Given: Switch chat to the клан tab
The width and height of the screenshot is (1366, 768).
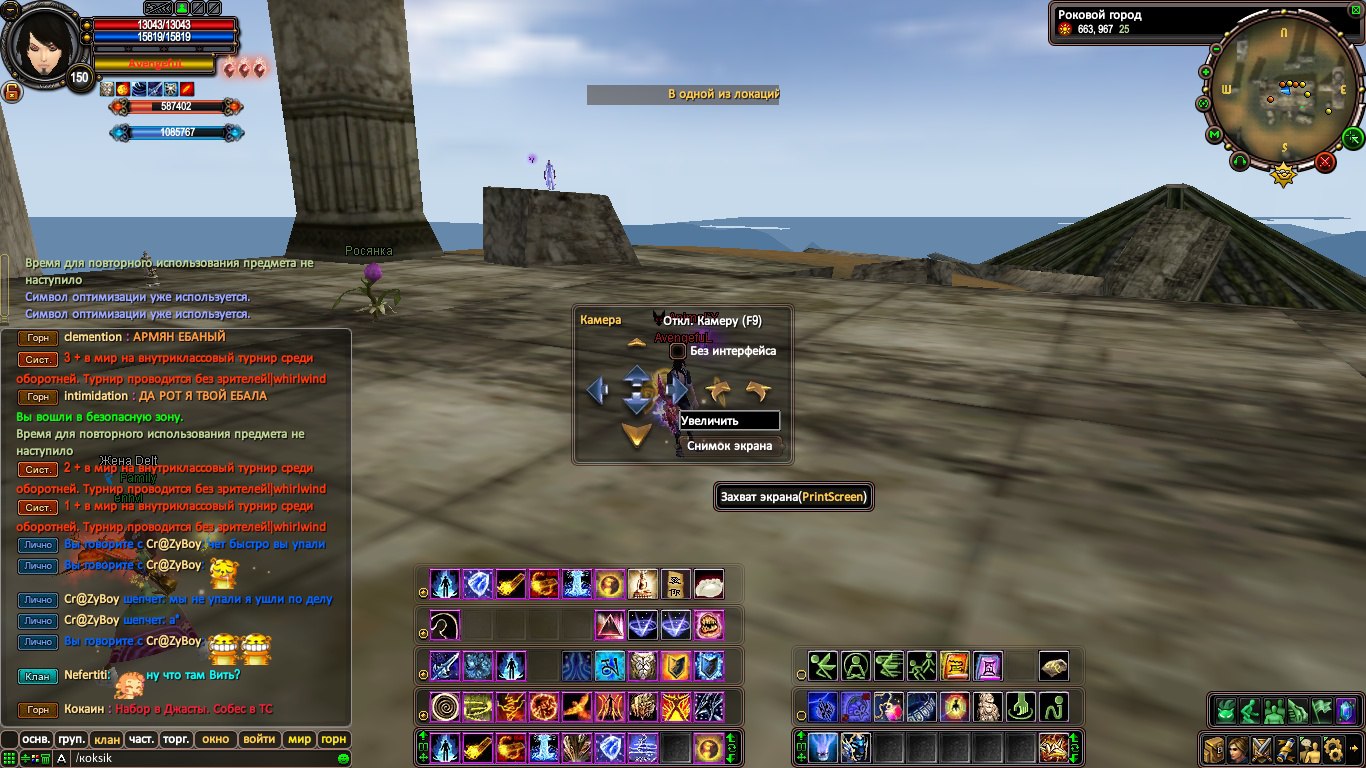Looking at the screenshot, I should (x=106, y=740).
